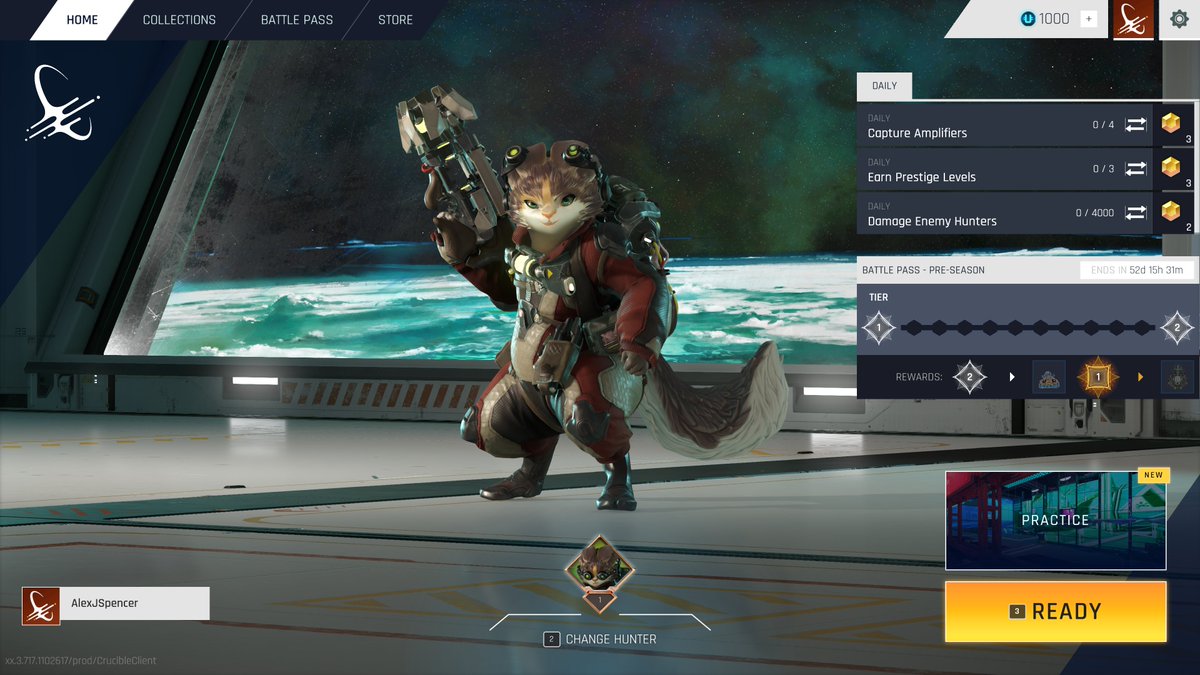1200x675 pixels.
Task: Open the Collections tab
Action: [179, 20]
